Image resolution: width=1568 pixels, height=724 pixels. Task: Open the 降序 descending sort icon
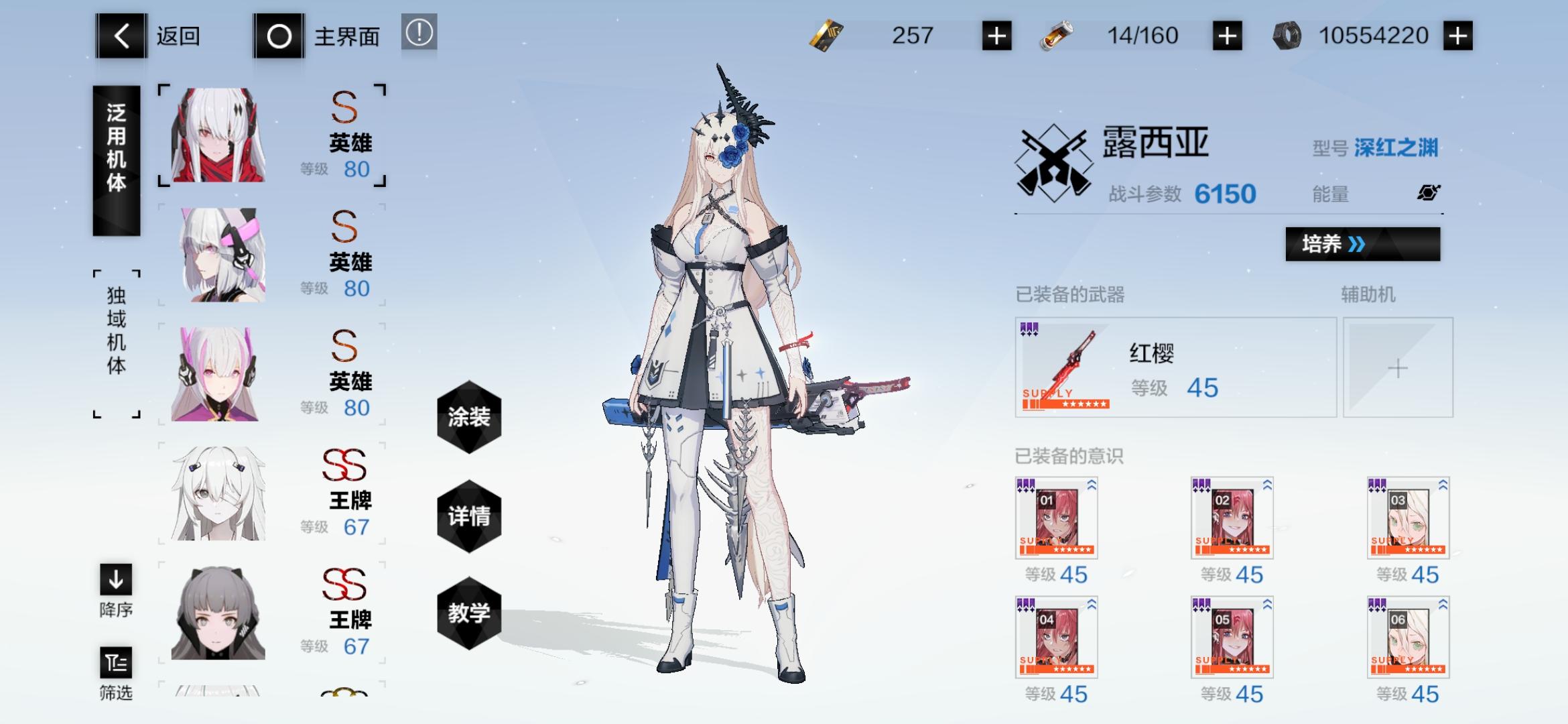pos(116,581)
